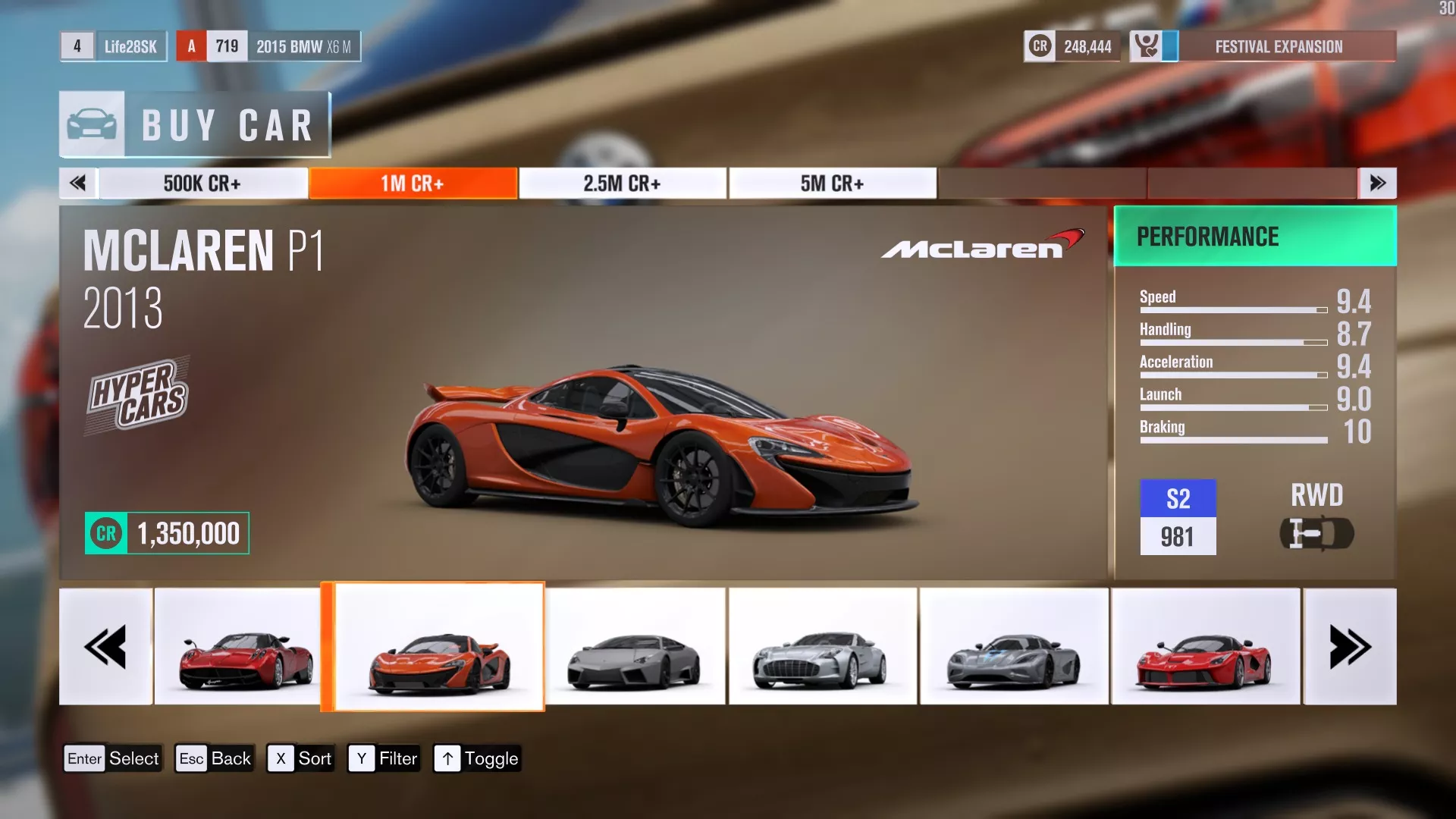
Task: Click the Speed stat bar
Action: (x=1234, y=310)
